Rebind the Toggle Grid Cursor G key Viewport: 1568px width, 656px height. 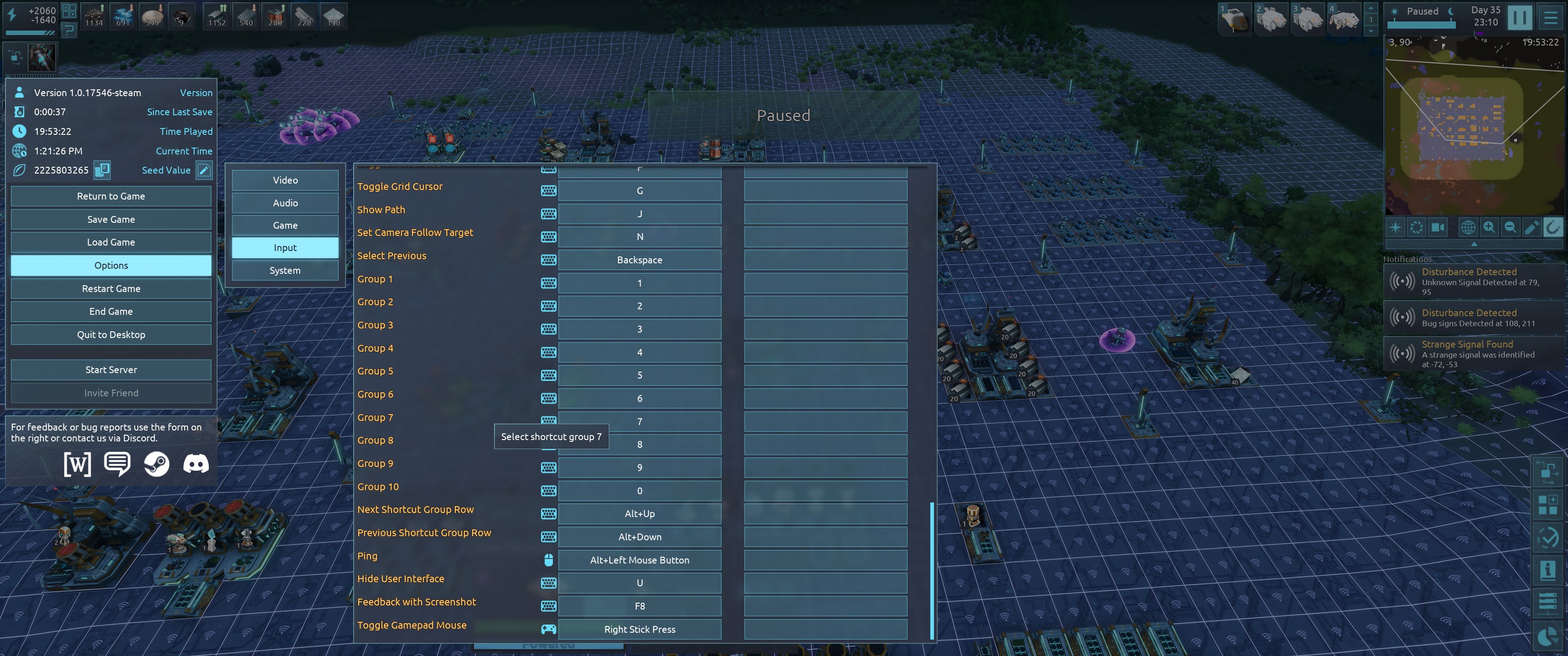click(x=639, y=191)
